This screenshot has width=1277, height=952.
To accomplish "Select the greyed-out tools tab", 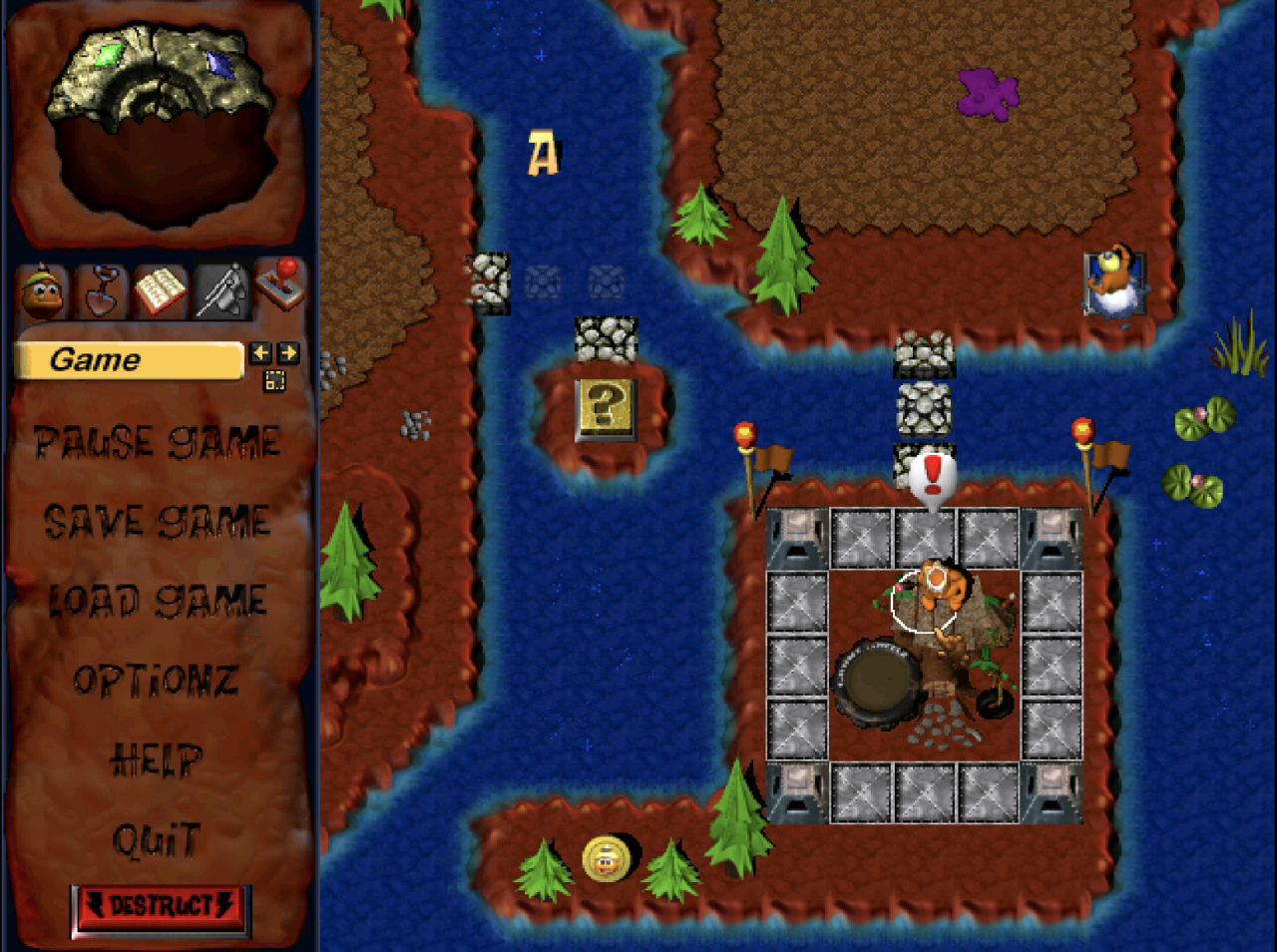I will pyautogui.click(x=220, y=291).
